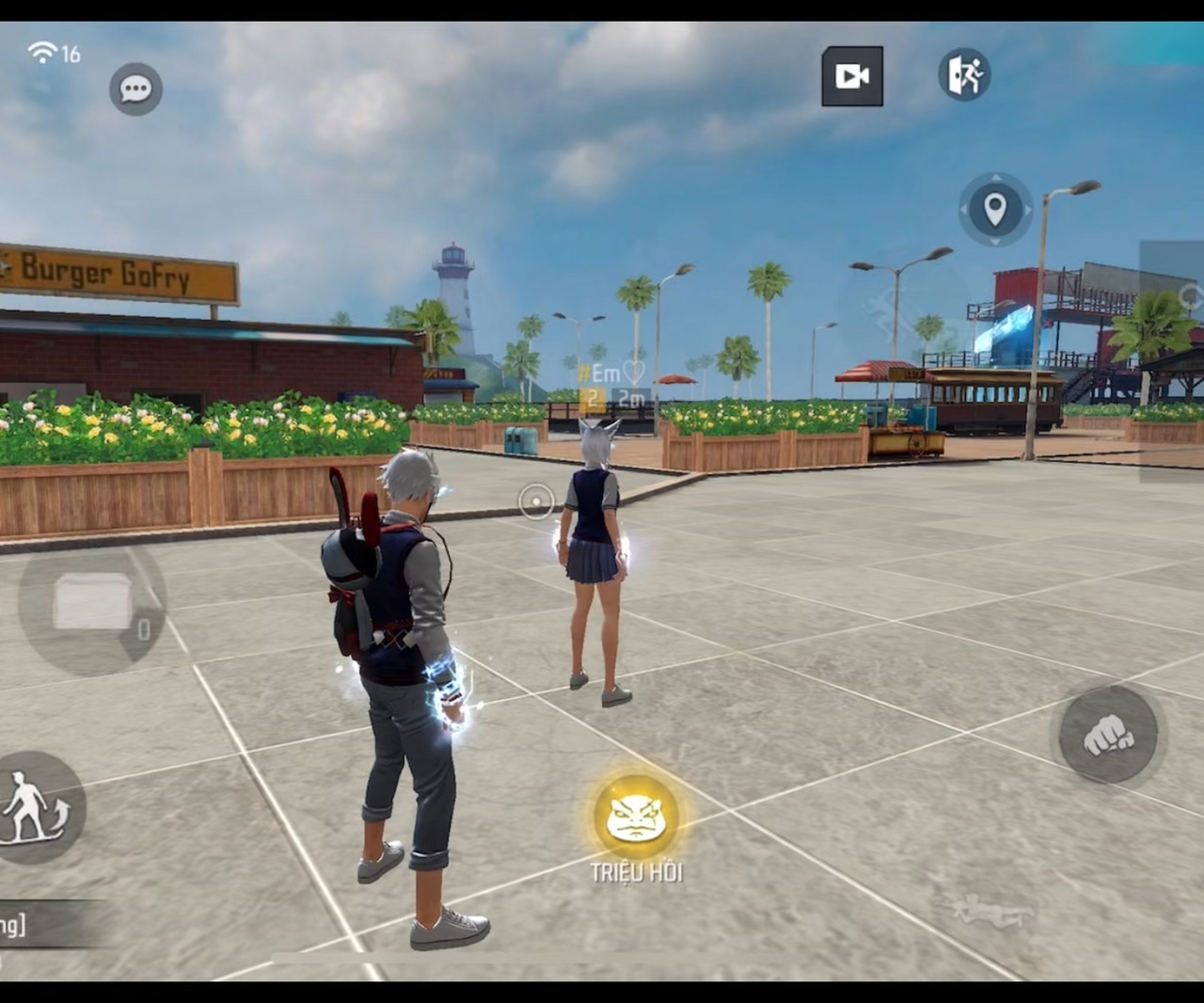This screenshot has height=1003, width=1204.
Task: Select the empty item slot button
Action: (93, 601)
